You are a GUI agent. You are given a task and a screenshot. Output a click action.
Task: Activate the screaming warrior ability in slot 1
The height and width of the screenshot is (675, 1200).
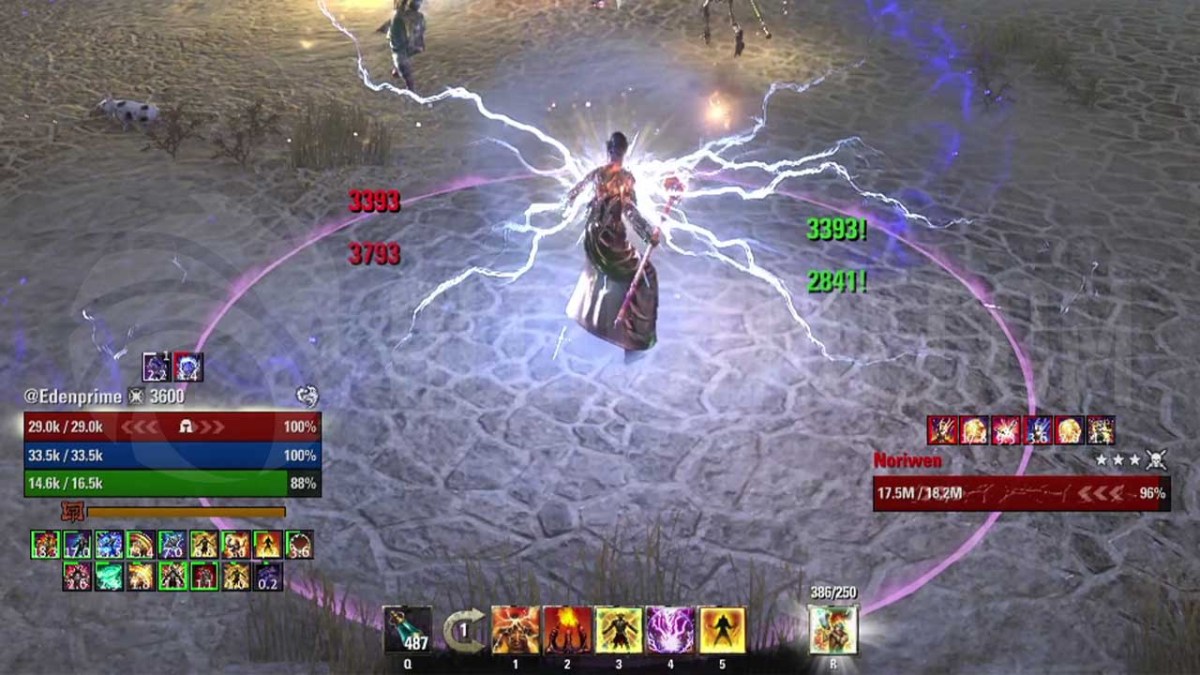[x=515, y=630]
